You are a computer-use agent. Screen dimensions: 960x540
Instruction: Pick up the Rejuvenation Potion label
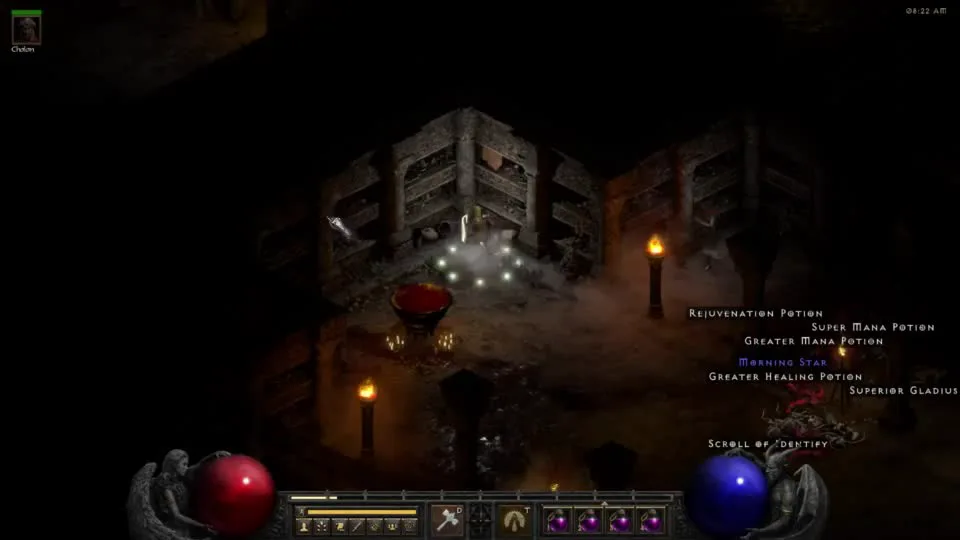755,314
